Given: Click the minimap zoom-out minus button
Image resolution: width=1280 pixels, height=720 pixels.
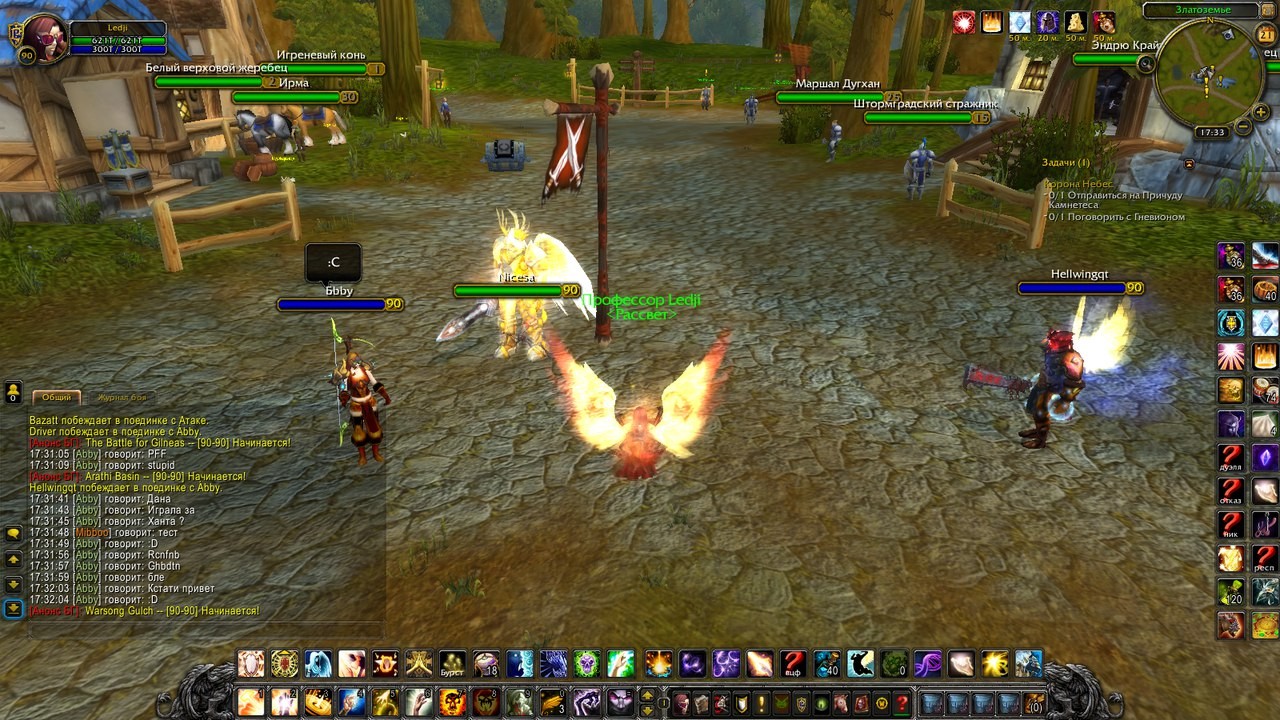Looking at the screenshot, I should click(x=1243, y=127).
